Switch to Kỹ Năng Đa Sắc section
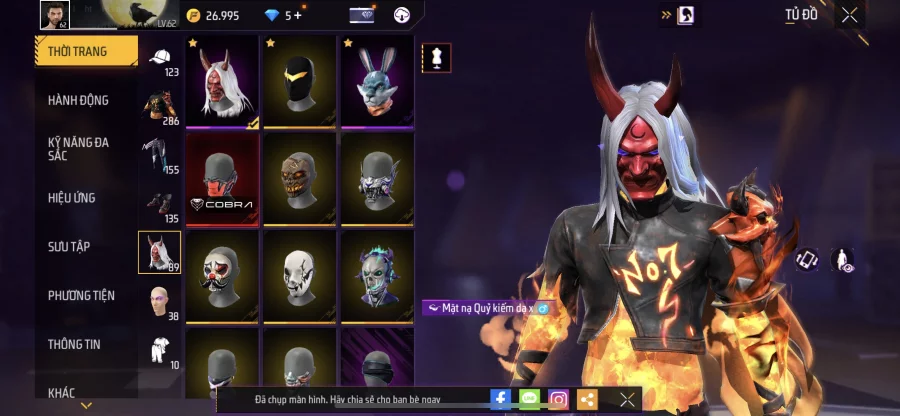This screenshot has width=900, height=416. click(x=78, y=149)
